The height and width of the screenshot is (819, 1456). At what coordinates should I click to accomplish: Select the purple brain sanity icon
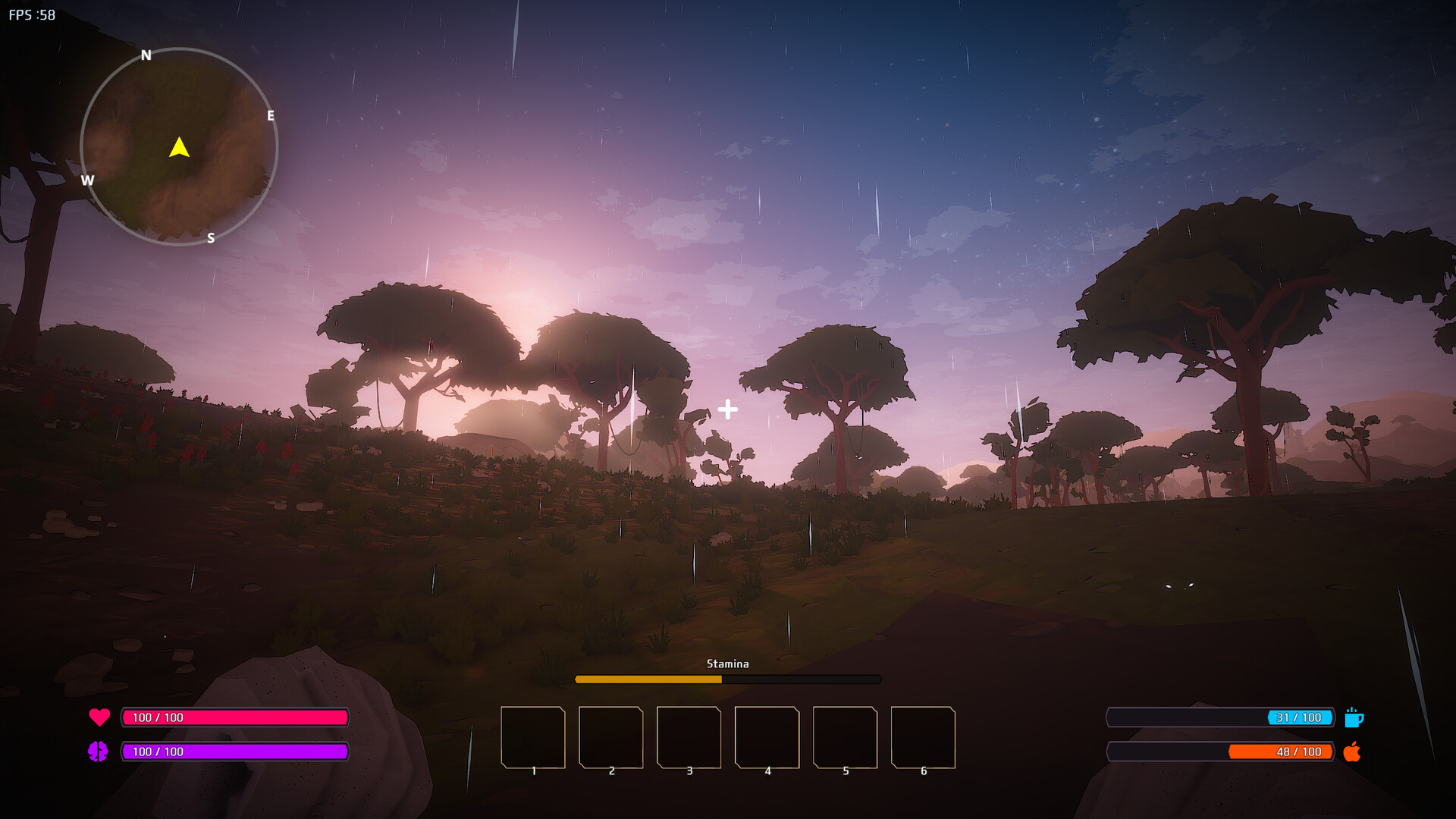click(99, 752)
